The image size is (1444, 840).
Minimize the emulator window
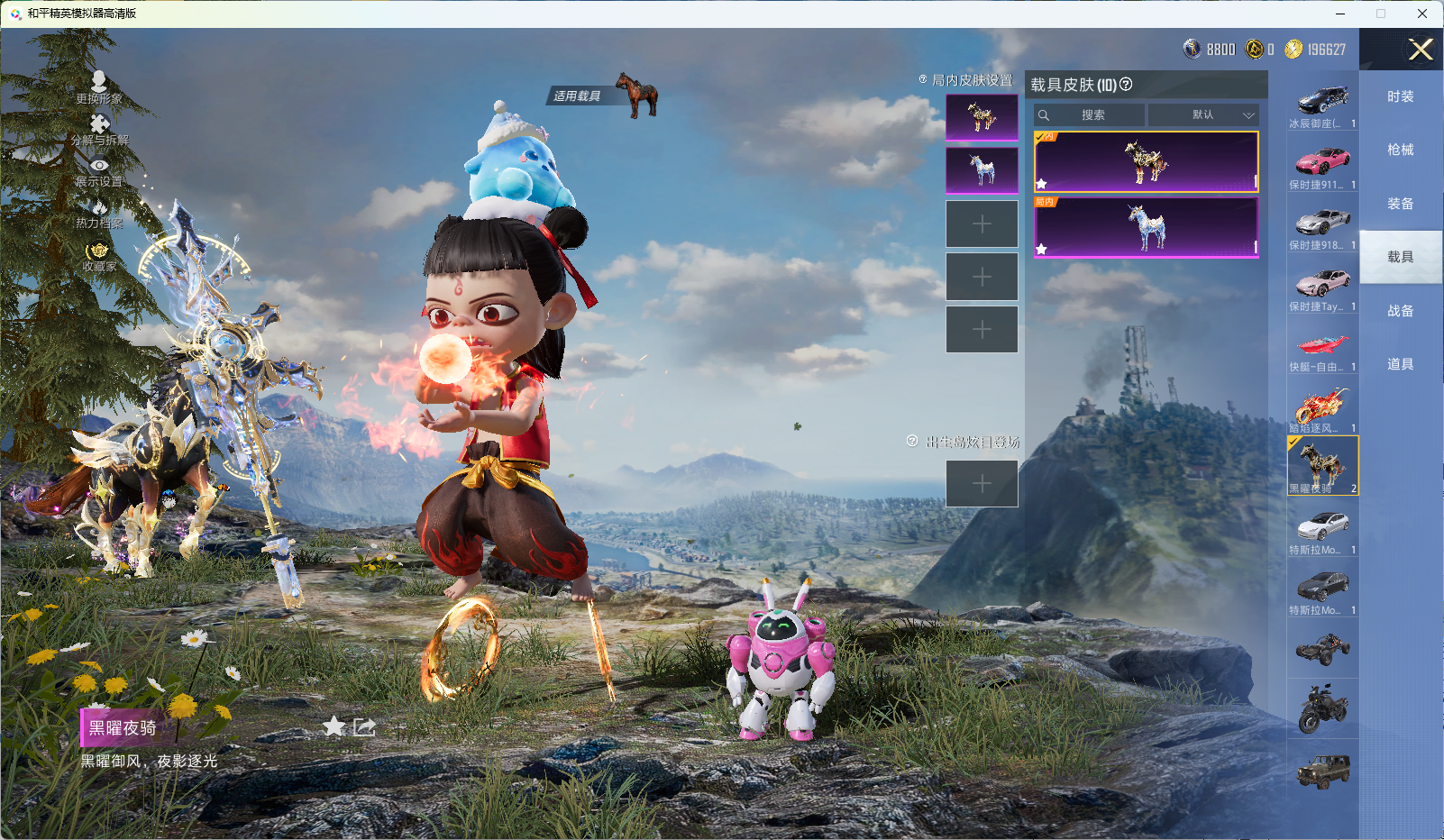(x=1340, y=14)
